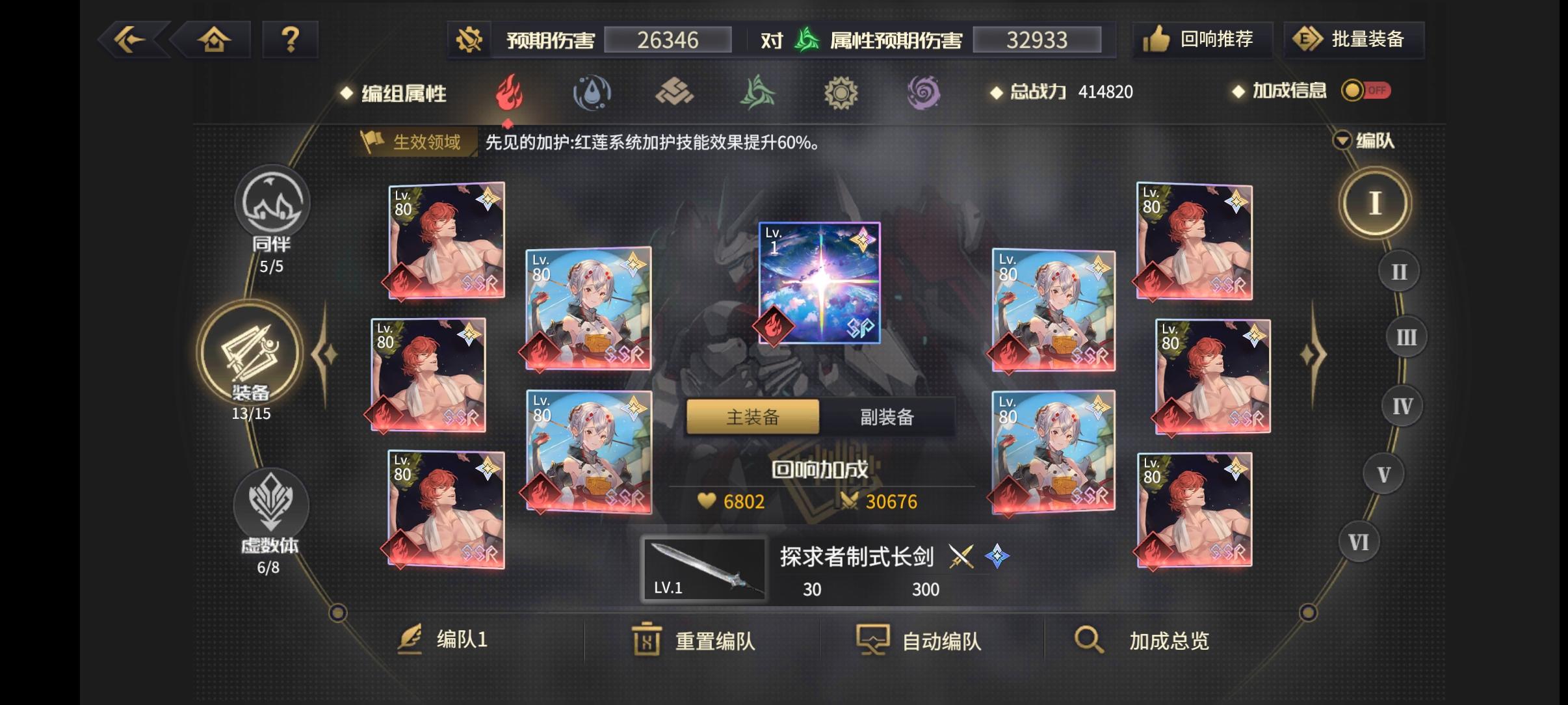Viewport: 1568px width, 705px height.
Task: Toggle the 加成信息 OFF switch
Action: click(1366, 91)
